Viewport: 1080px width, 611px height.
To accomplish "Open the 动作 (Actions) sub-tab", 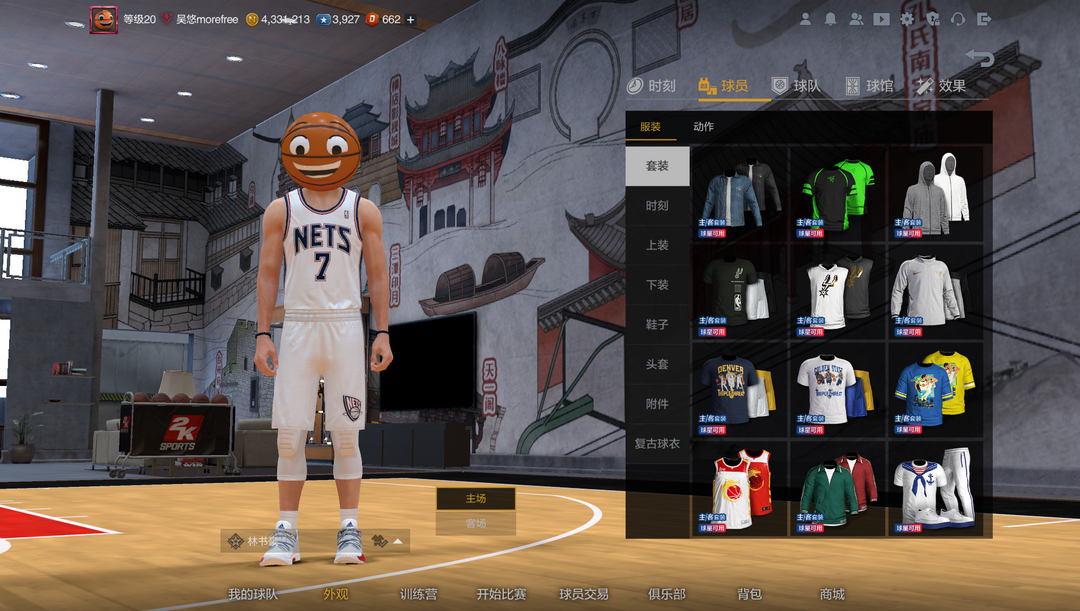I will [x=703, y=127].
